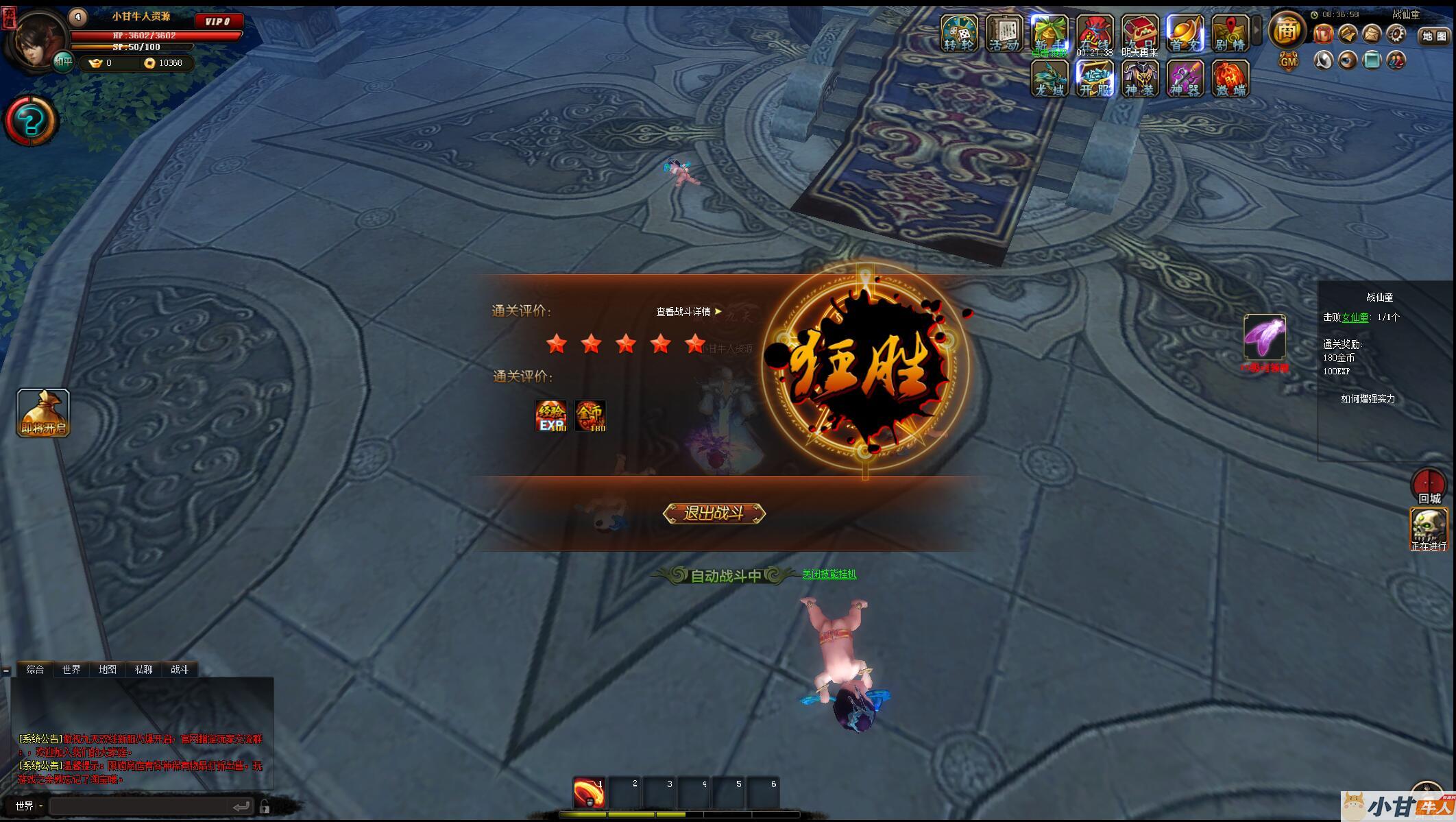
Task: Return to town with 回城 button
Action: pyautogui.click(x=1429, y=486)
